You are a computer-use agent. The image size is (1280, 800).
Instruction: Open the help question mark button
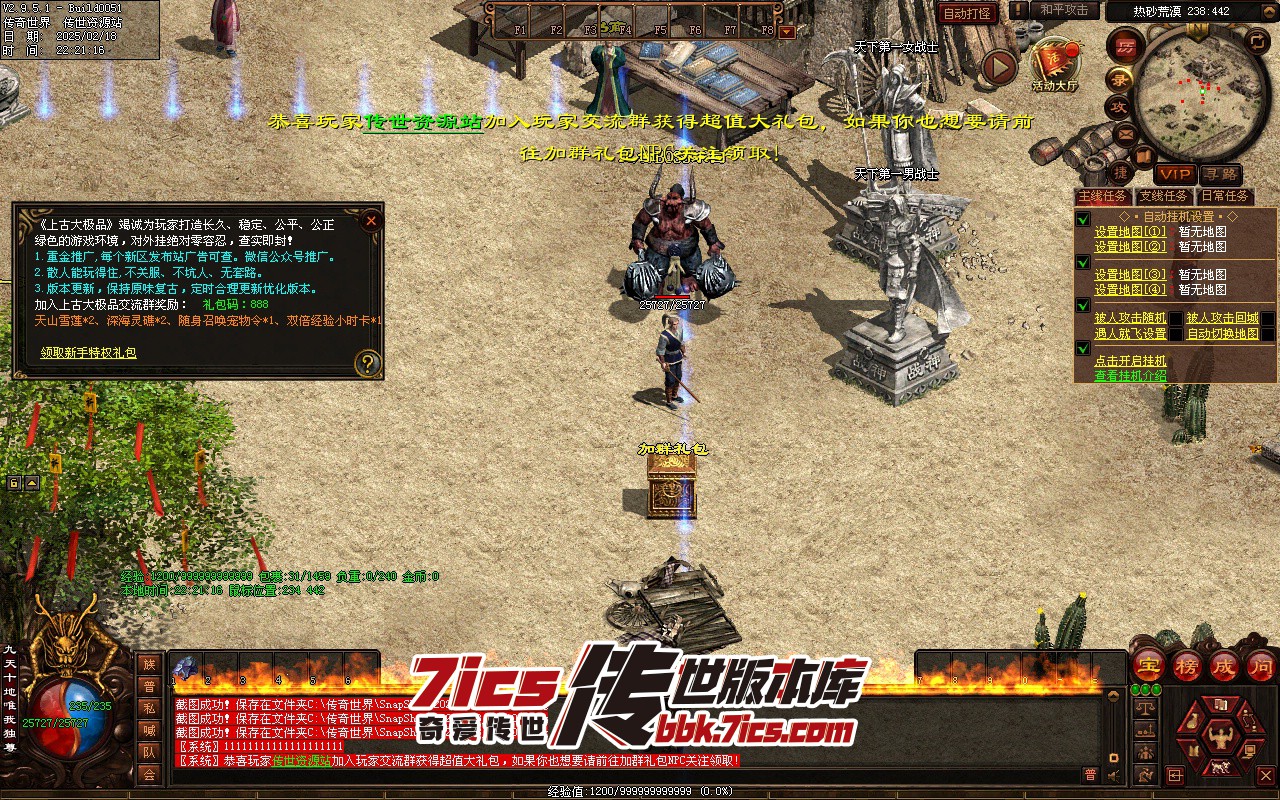click(x=368, y=363)
